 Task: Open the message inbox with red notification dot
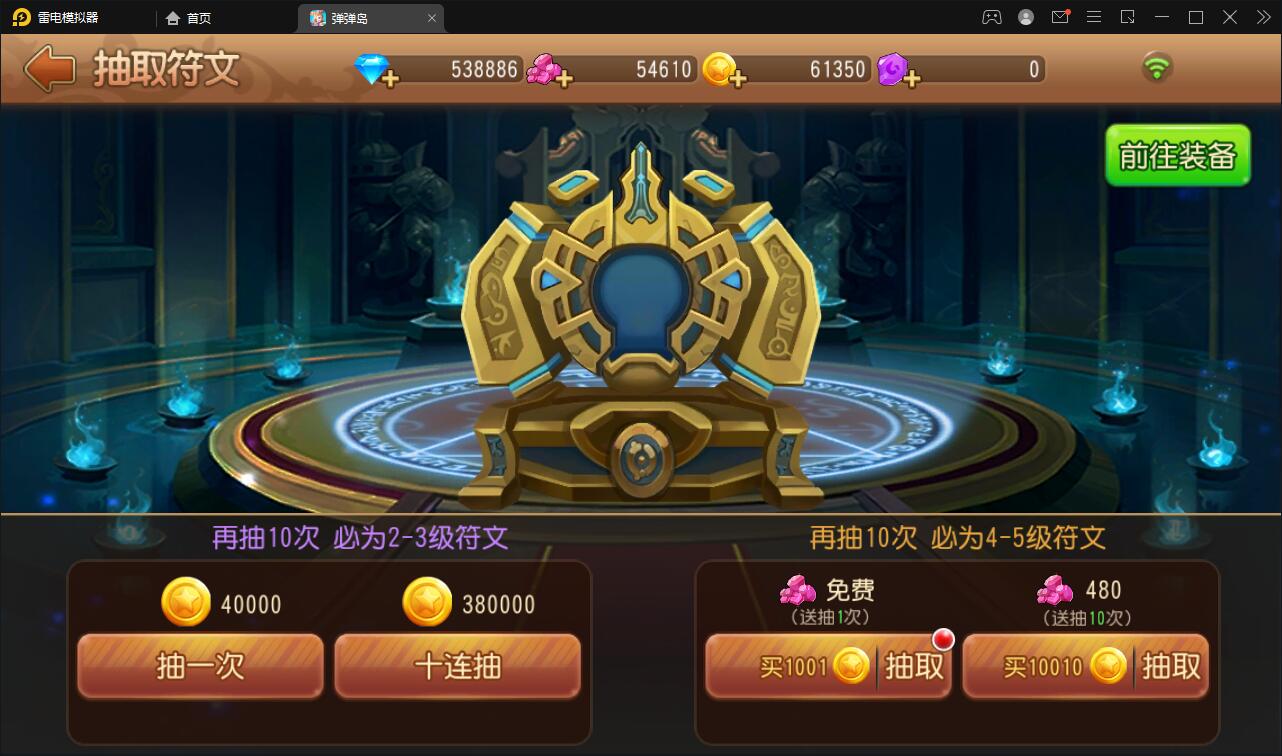1061,17
